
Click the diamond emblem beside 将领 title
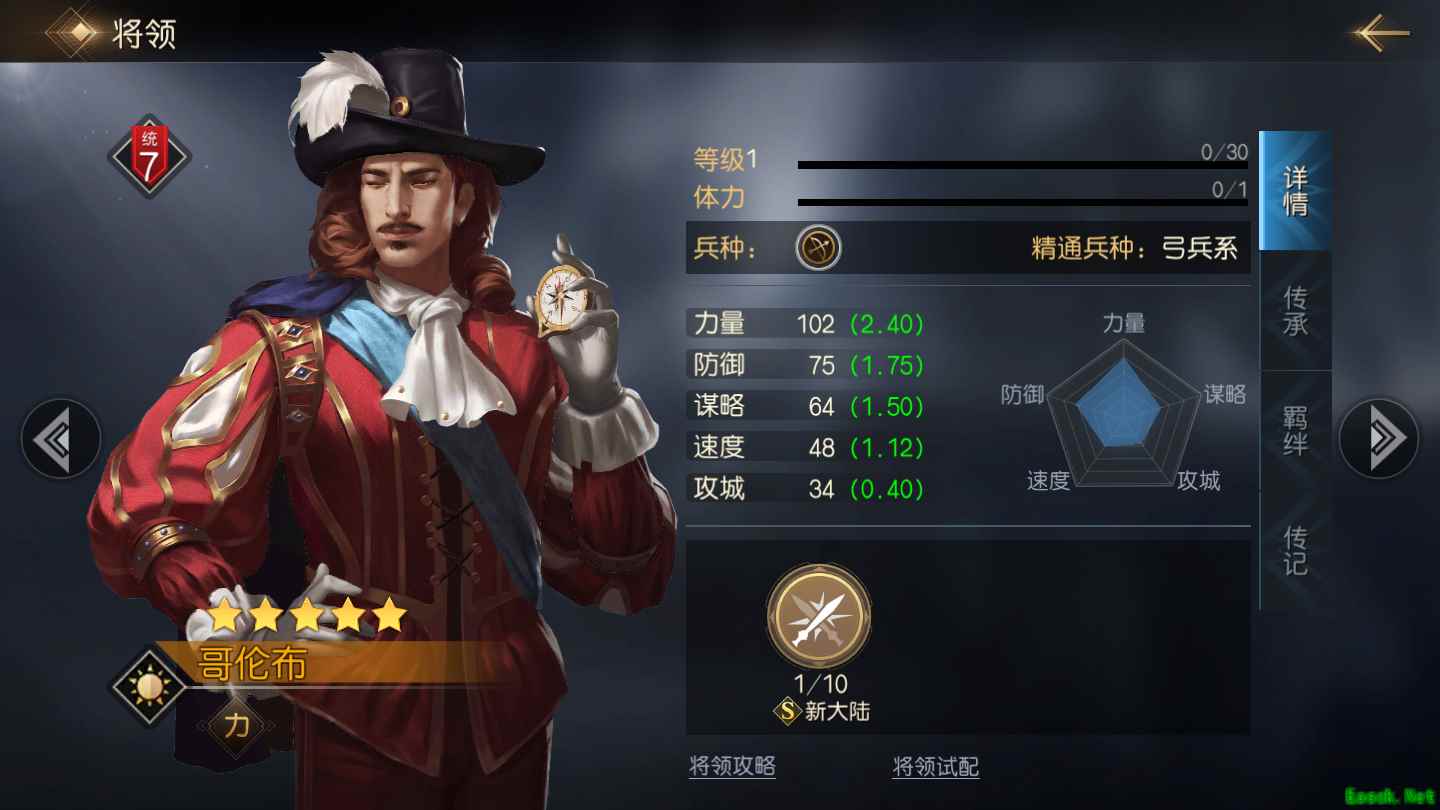point(71,31)
